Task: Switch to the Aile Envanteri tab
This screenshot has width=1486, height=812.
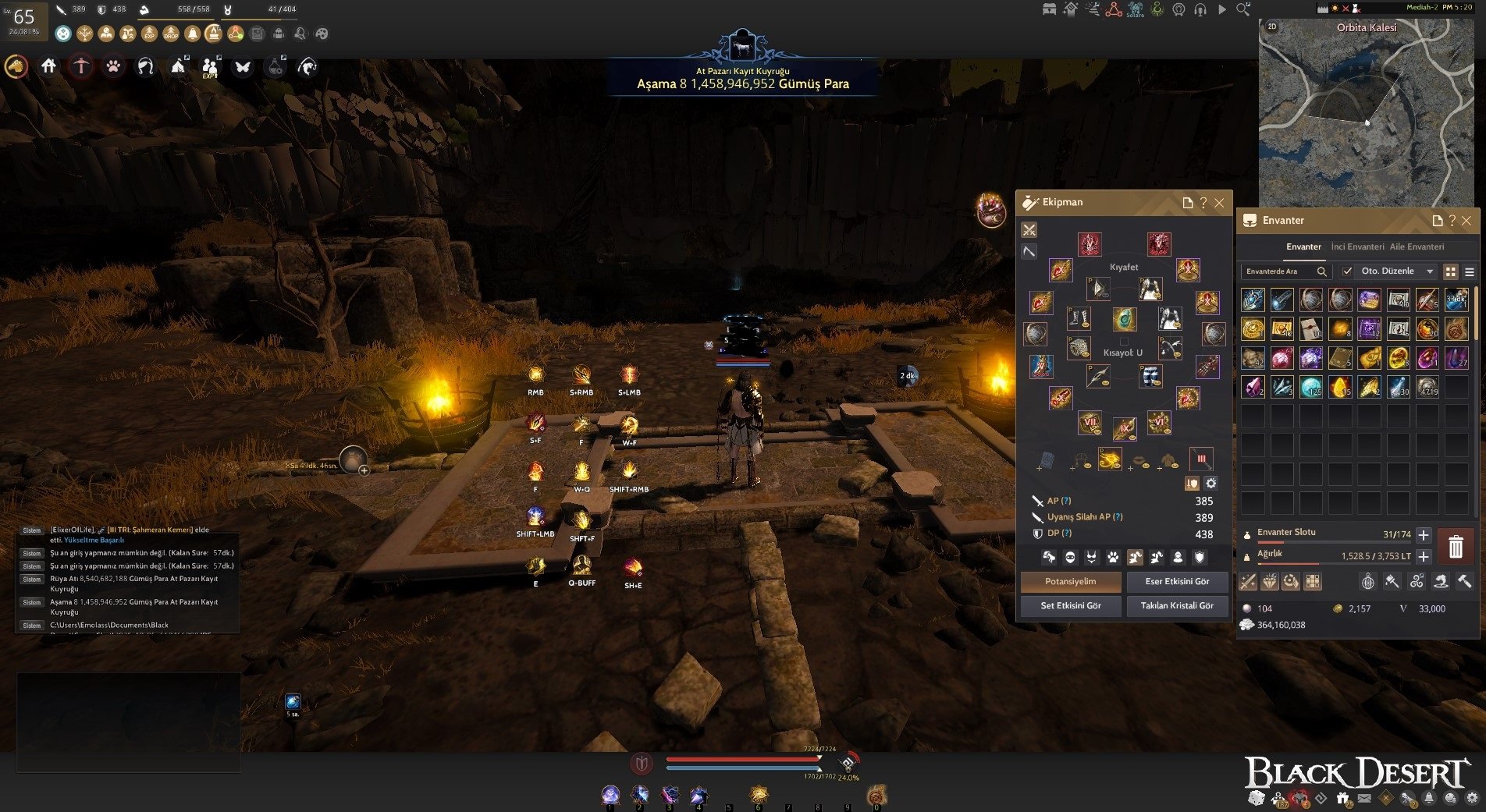Action: (x=1417, y=246)
